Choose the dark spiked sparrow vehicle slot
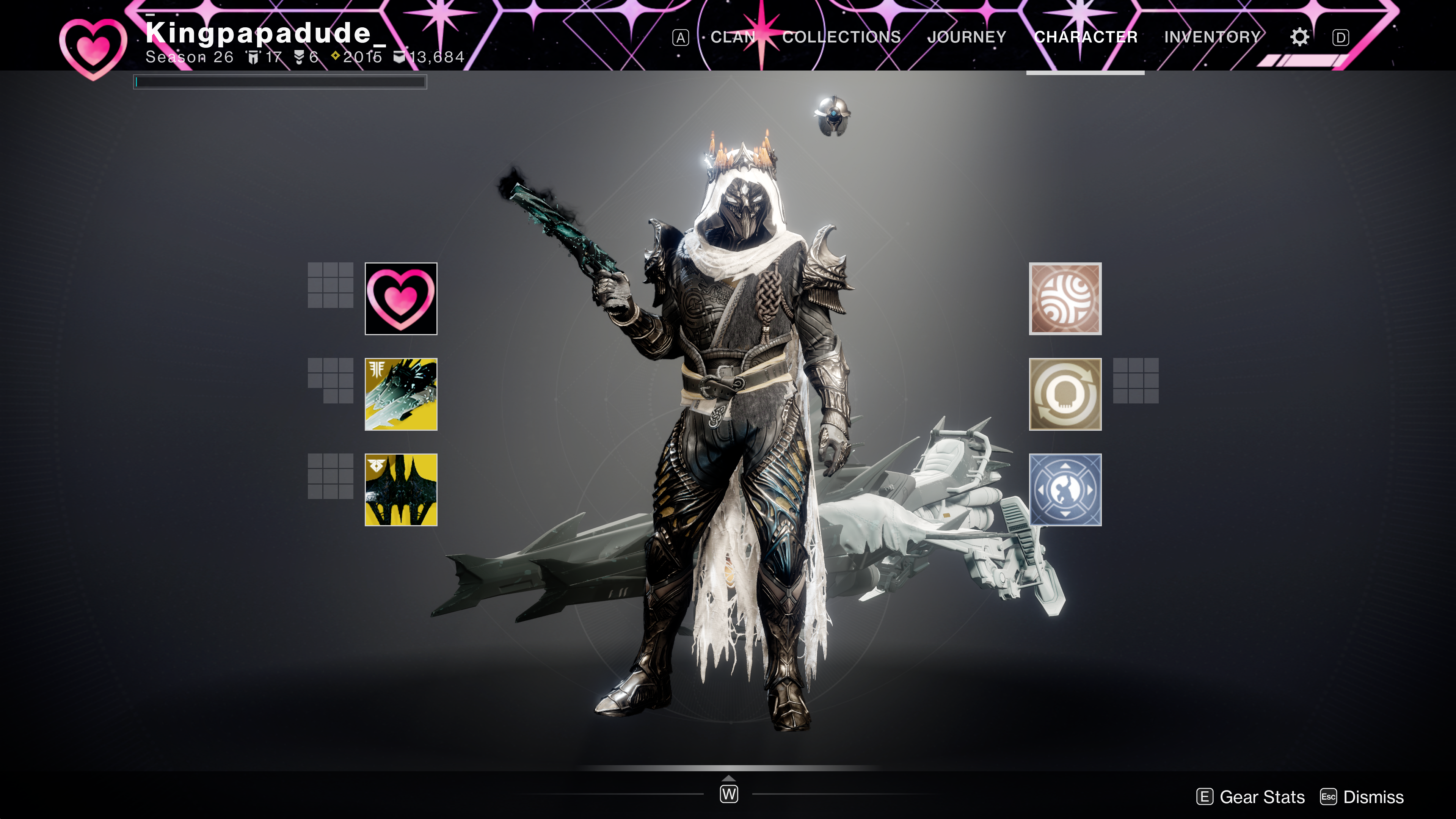 401,490
